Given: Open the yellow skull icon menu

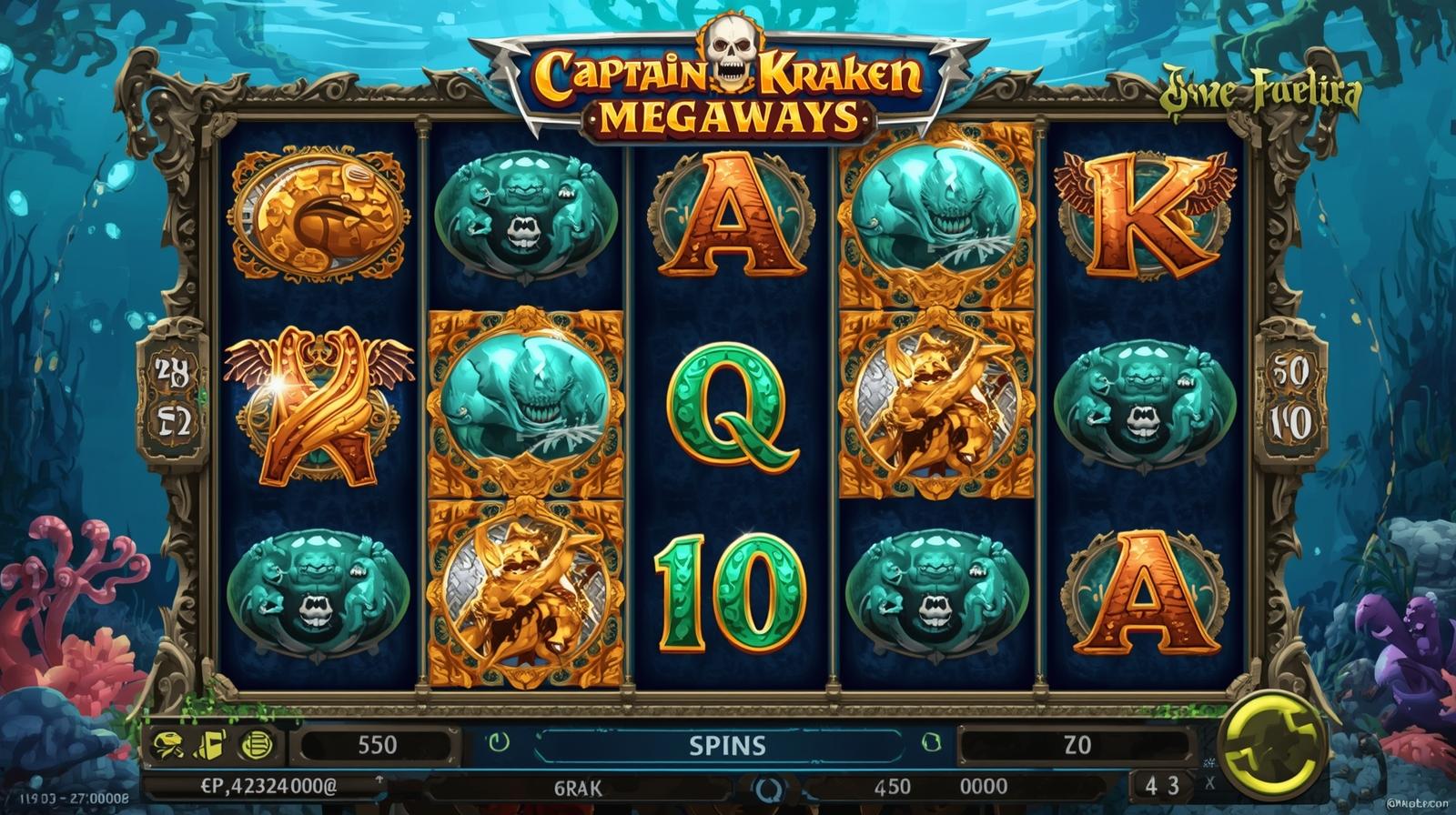Looking at the screenshot, I should point(167,745).
